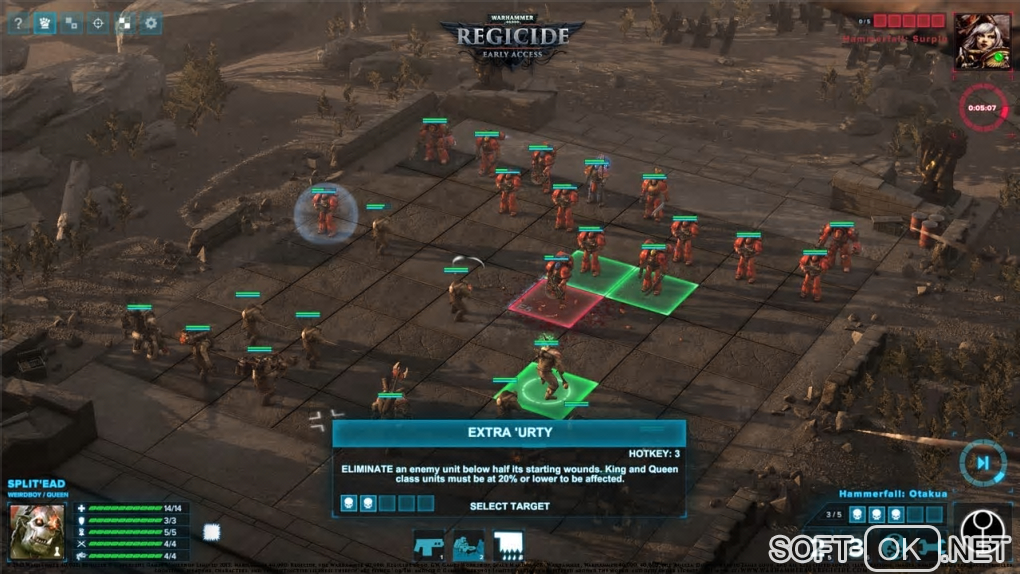Select the highlighted green tile under the ork

pyautogui.click(x=546, y=388)
